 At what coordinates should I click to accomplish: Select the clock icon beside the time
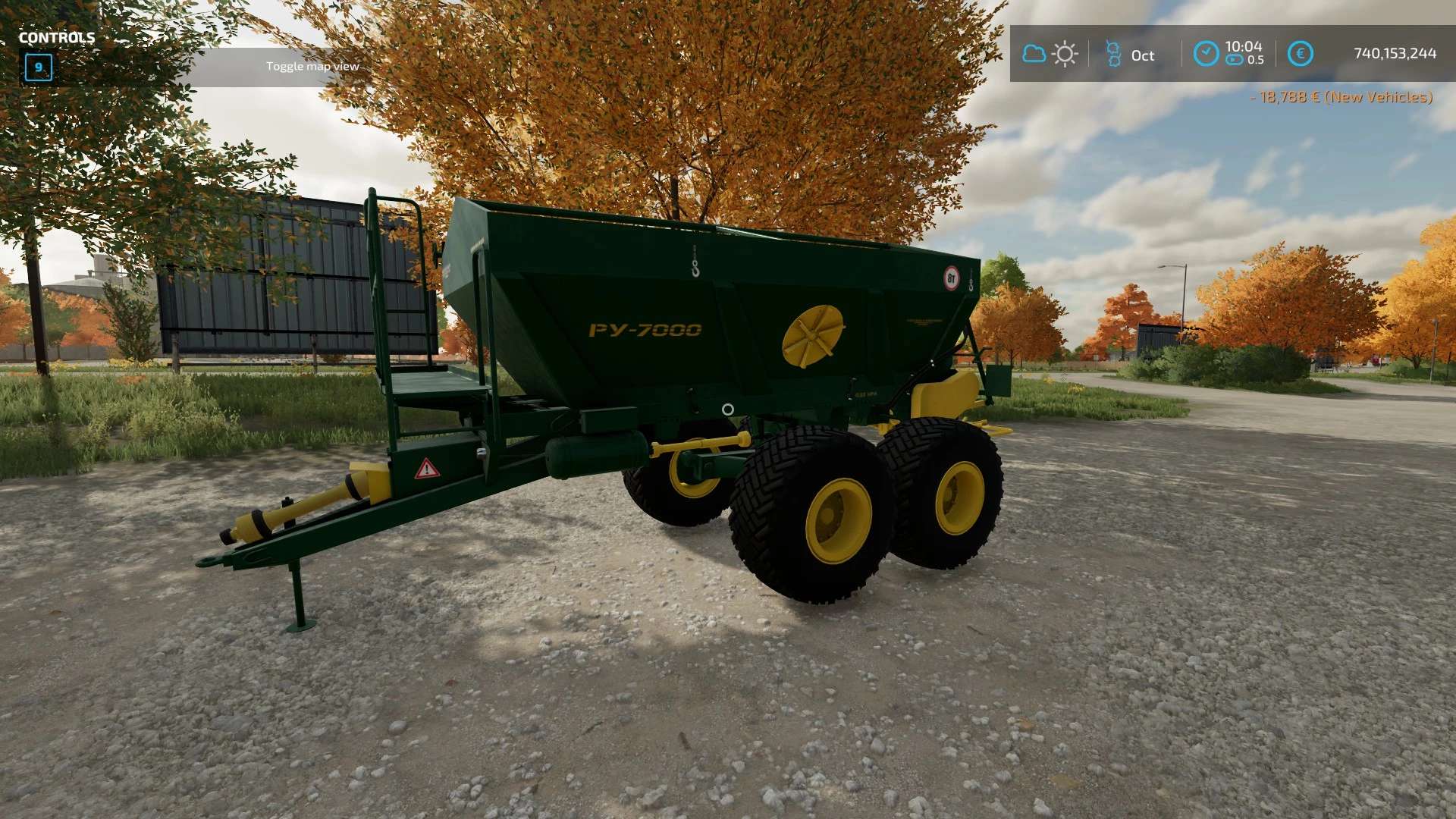pos(1206,54)
